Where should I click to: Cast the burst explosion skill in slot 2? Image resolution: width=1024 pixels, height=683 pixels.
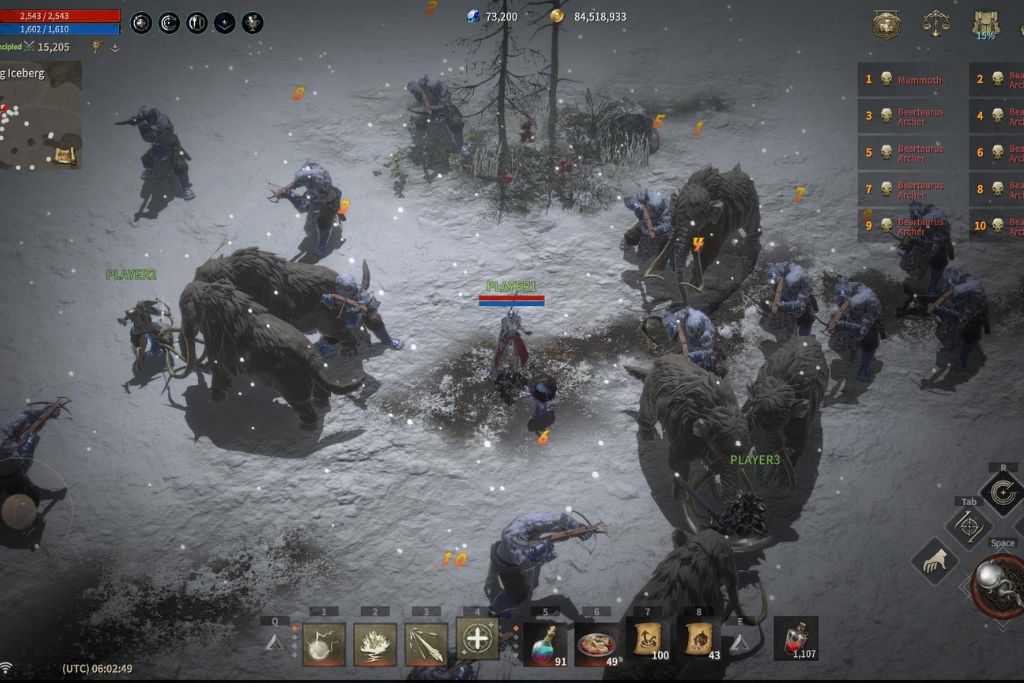pyautogui.click(x=375, y=644)
